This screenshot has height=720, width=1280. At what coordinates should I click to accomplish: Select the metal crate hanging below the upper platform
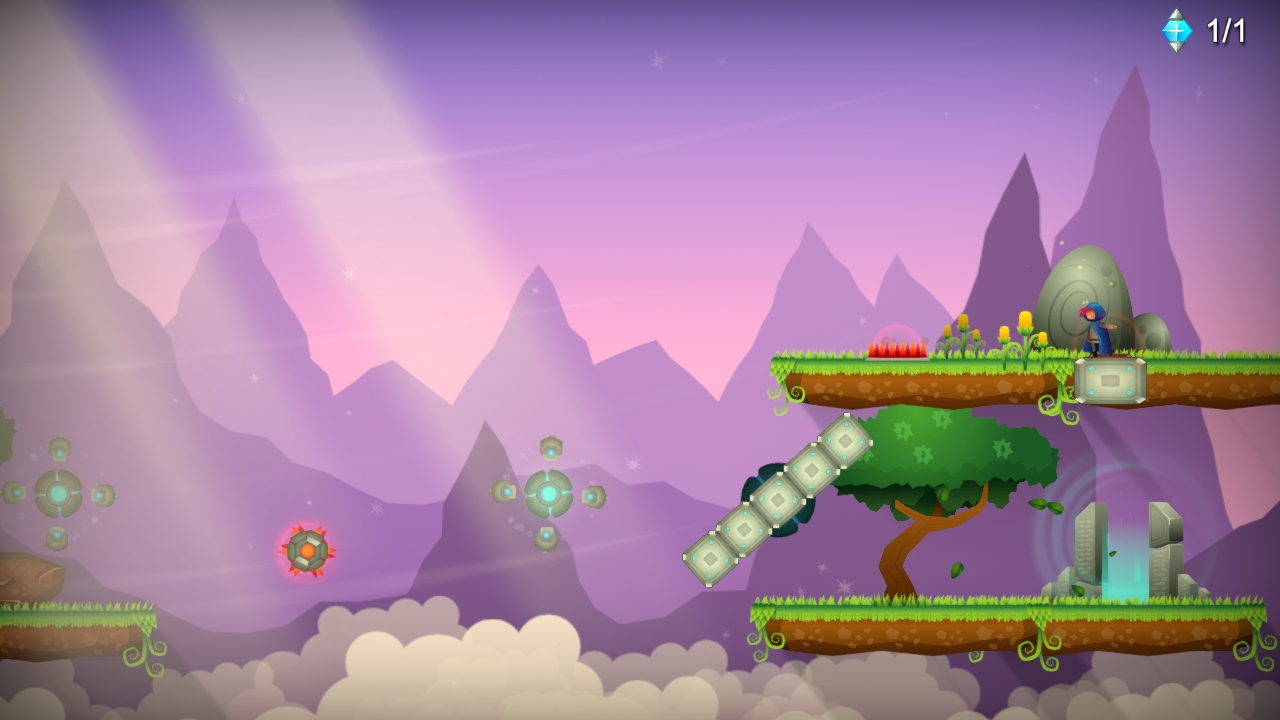click(1110, 381)
